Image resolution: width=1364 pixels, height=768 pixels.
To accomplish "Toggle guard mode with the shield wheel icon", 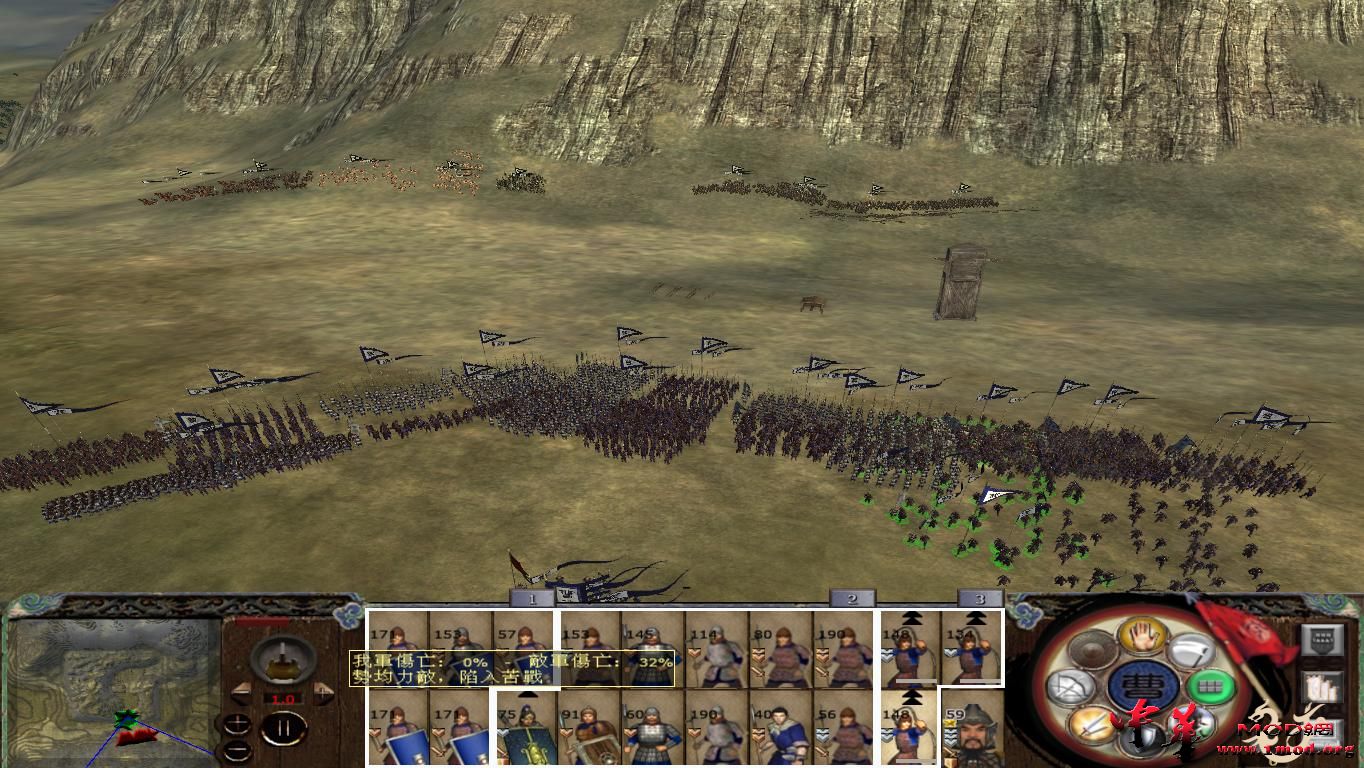I will (1139, 738).
